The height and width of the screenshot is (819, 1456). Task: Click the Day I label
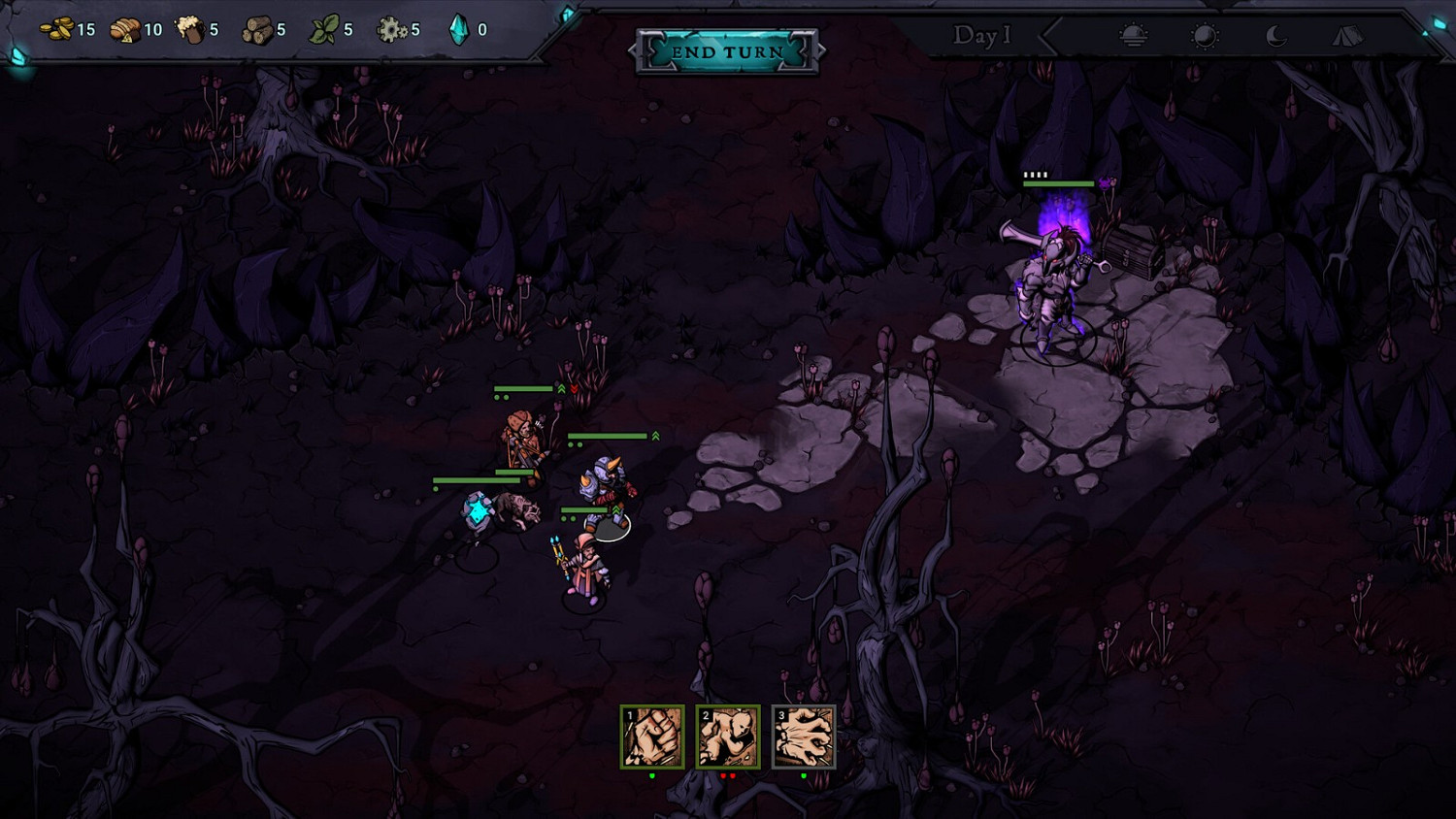pyautogui.click(x=982, y=37)
